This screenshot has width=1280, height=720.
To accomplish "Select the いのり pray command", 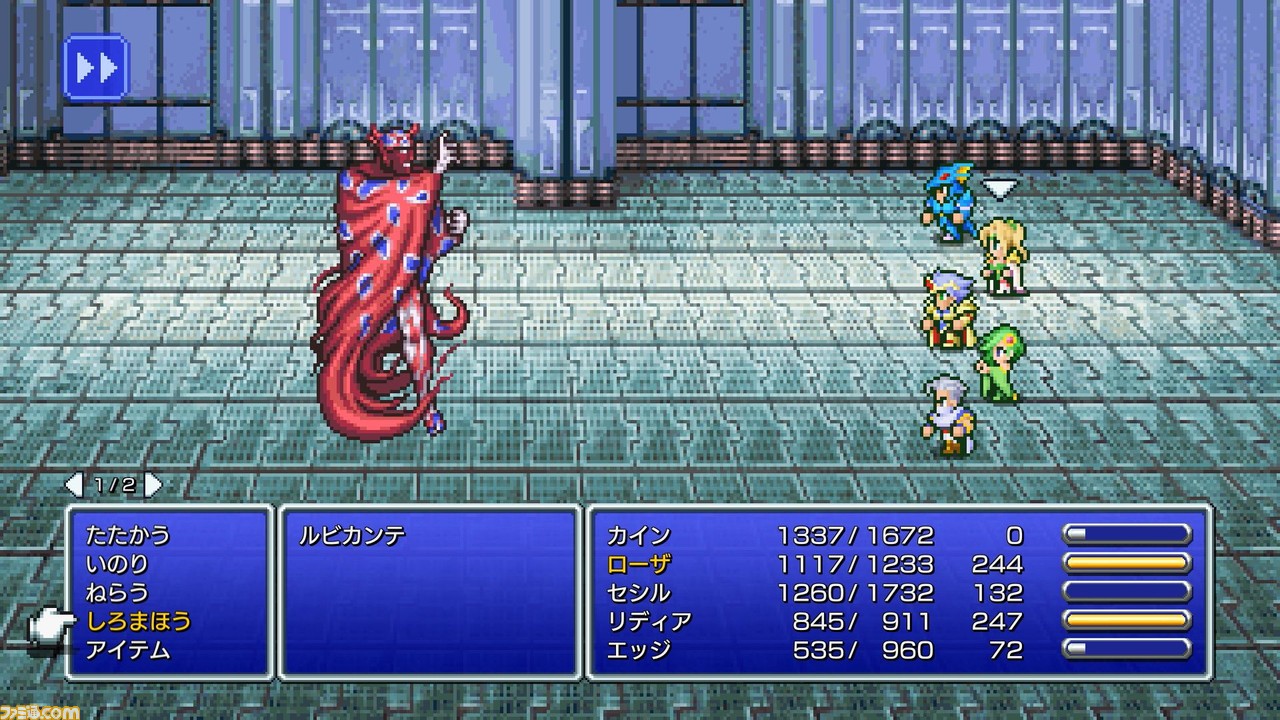I will pyautogui.click(x=117, y=564).
